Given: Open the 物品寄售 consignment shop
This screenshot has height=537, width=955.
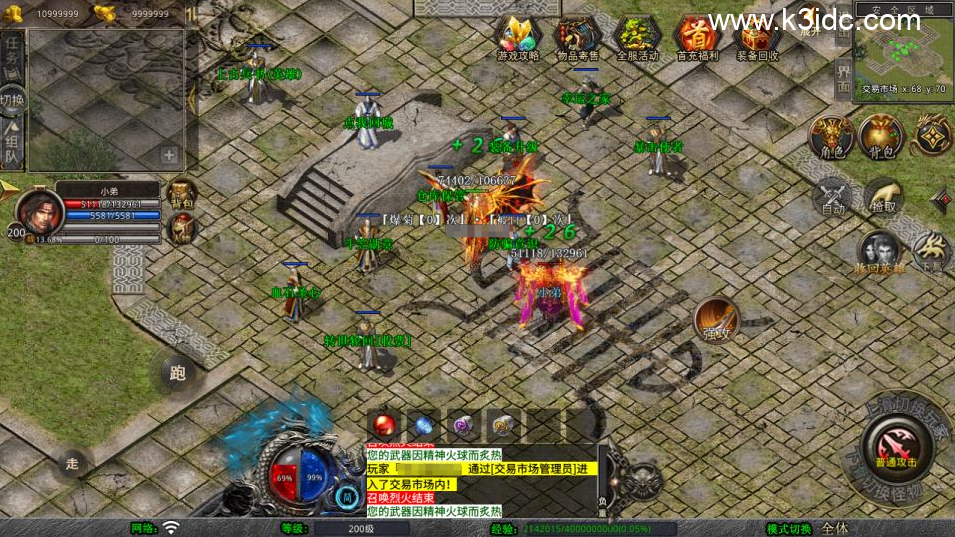Looking at the screenshot, I should 577,37.
